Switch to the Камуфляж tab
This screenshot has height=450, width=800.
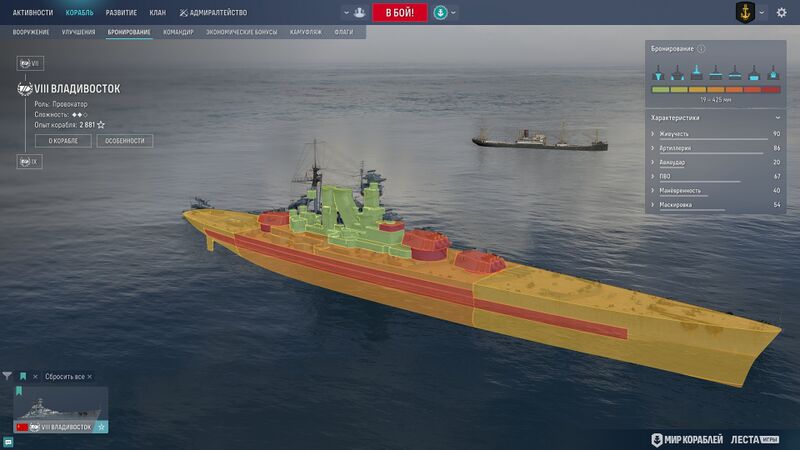point(305,33)
